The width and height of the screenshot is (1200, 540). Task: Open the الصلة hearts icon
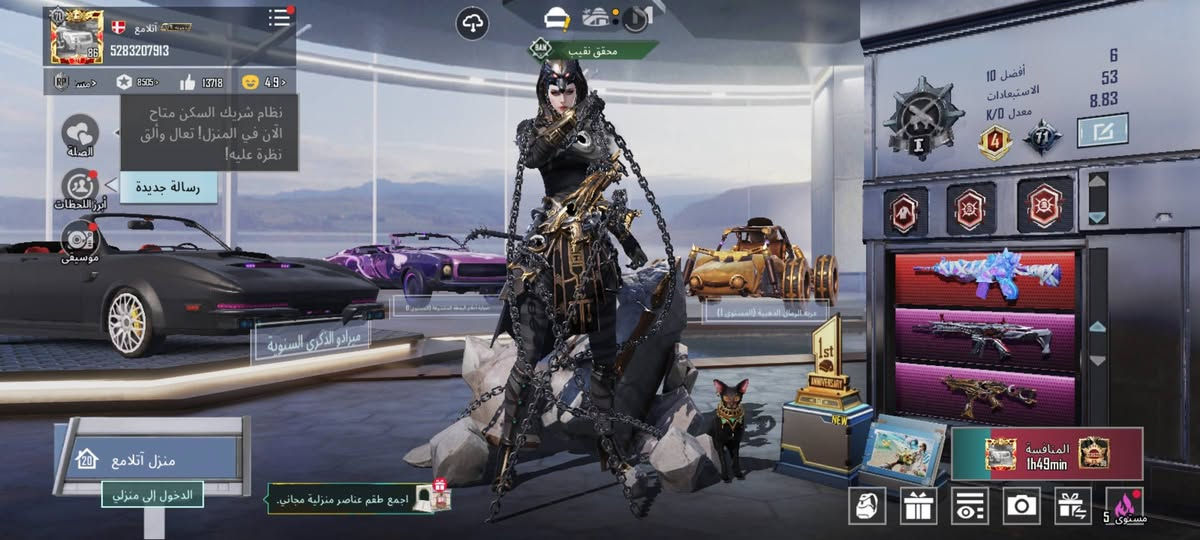click(x=79, y=132)
